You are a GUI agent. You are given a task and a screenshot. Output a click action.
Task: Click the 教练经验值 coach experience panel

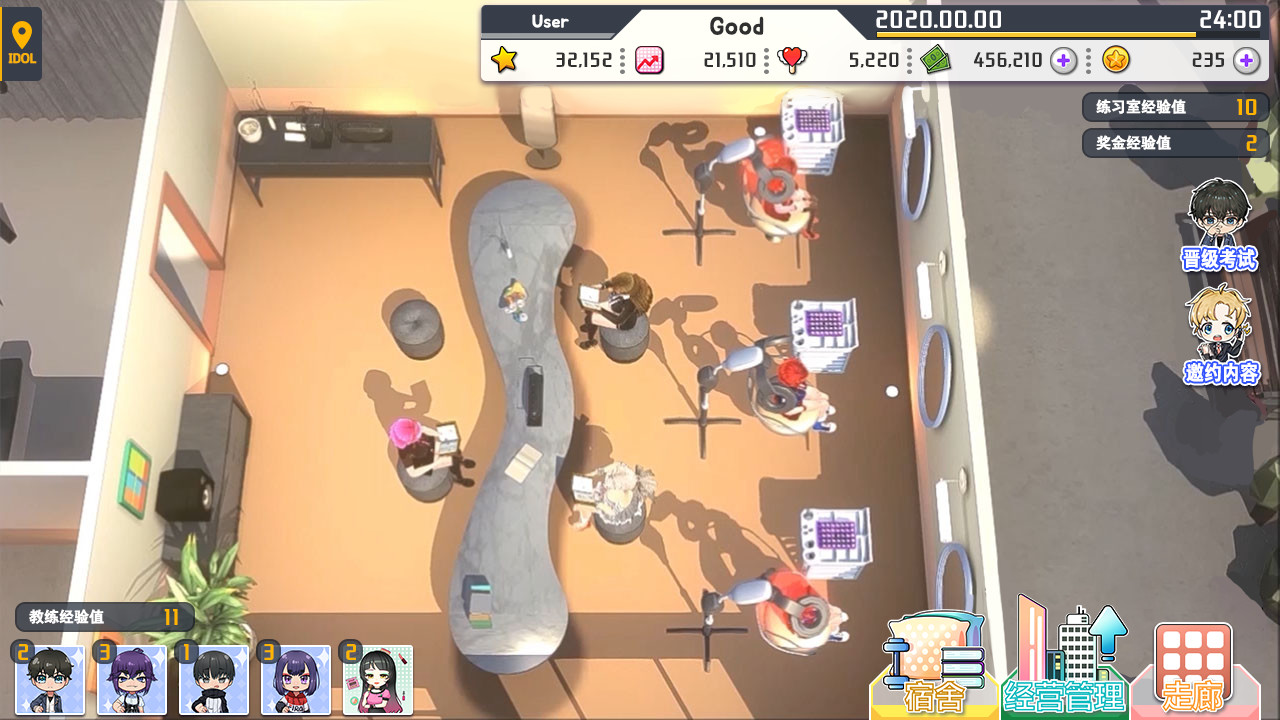[103, 617]
